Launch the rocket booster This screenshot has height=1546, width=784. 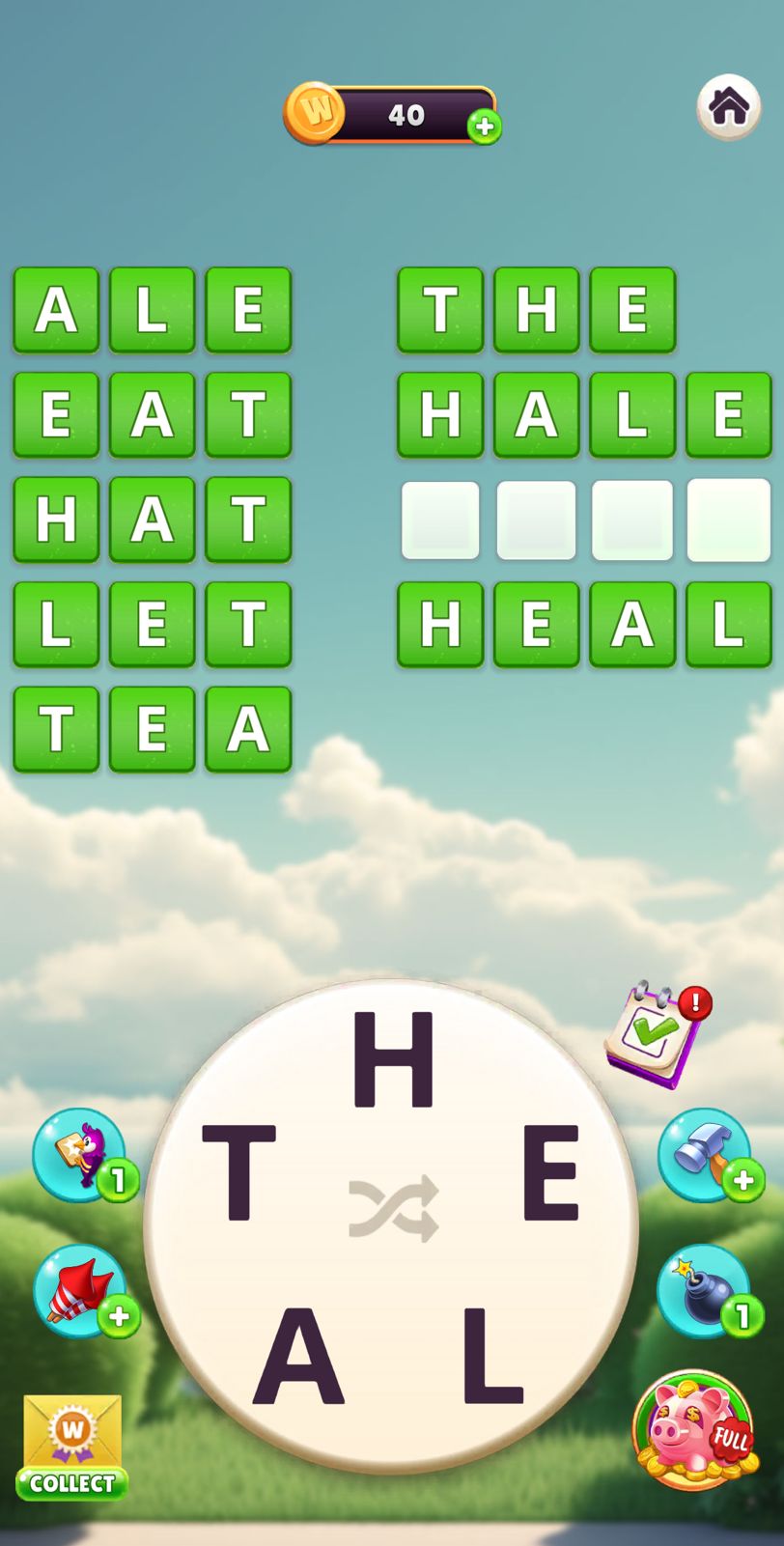pyautogui.click(x=80, y=1291)
